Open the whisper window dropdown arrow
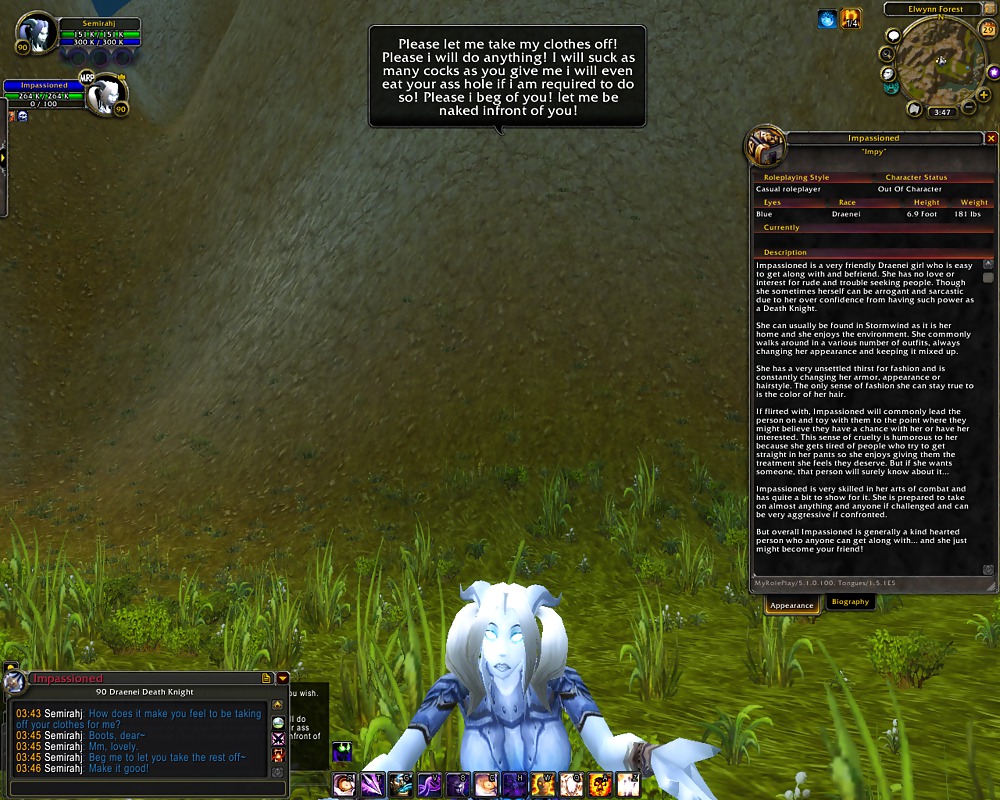 [283, 678]
